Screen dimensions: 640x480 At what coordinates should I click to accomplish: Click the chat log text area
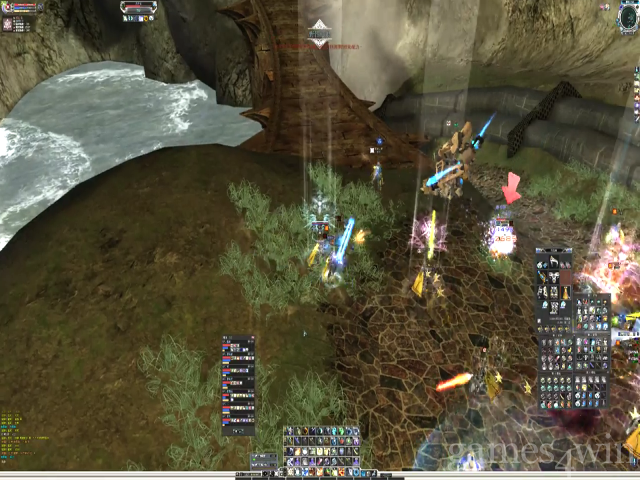click(25, 435)
